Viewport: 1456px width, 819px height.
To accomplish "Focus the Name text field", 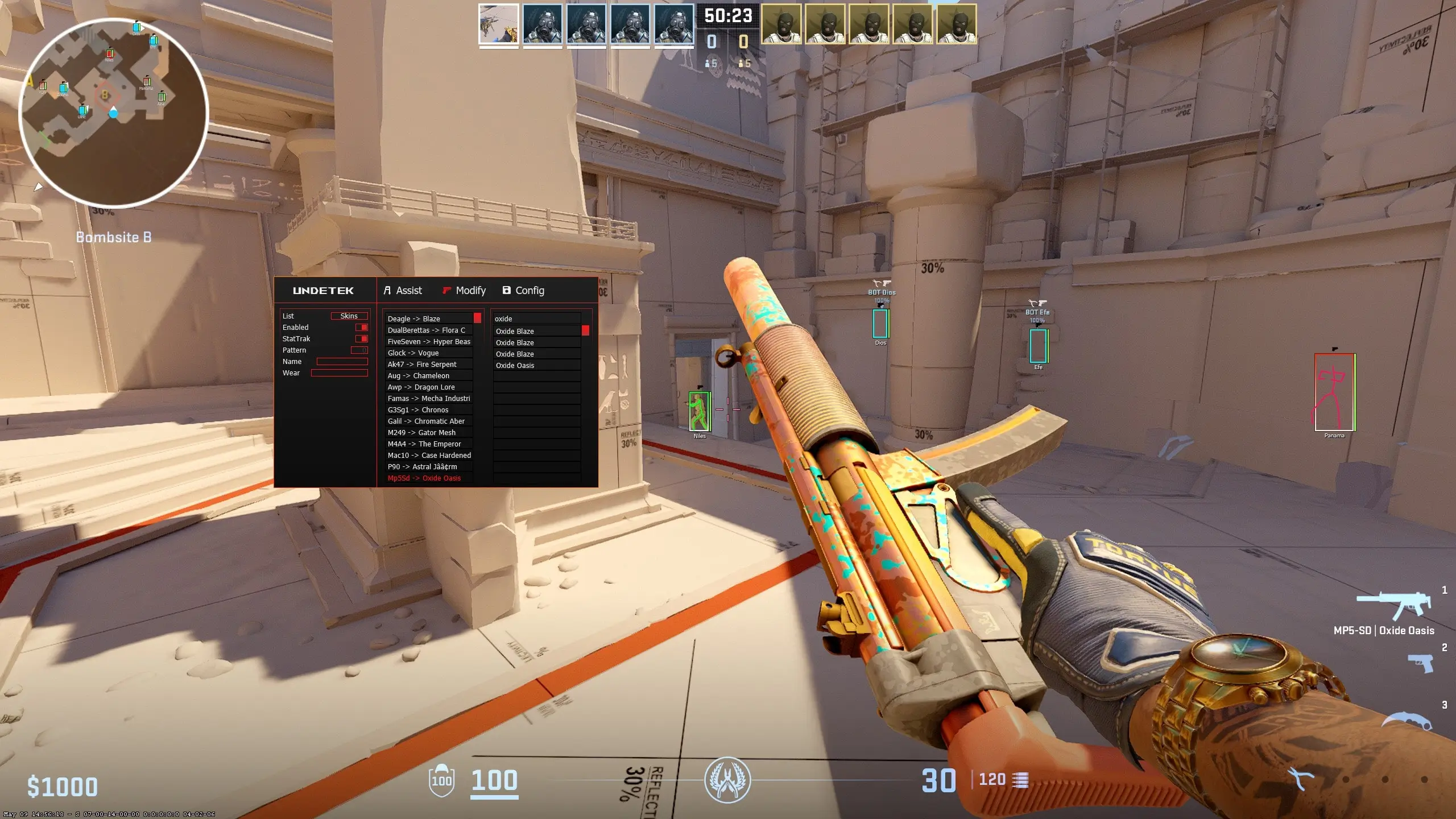I will coord(342,362).
